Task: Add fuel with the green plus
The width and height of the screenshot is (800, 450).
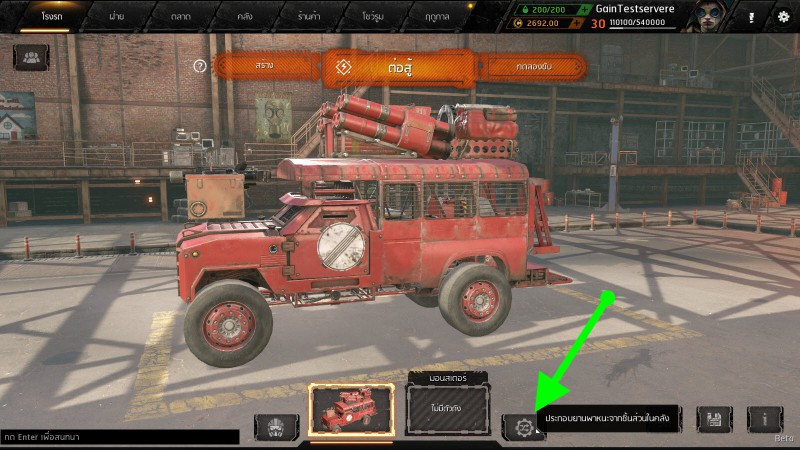Action: [x=519, y=8]
